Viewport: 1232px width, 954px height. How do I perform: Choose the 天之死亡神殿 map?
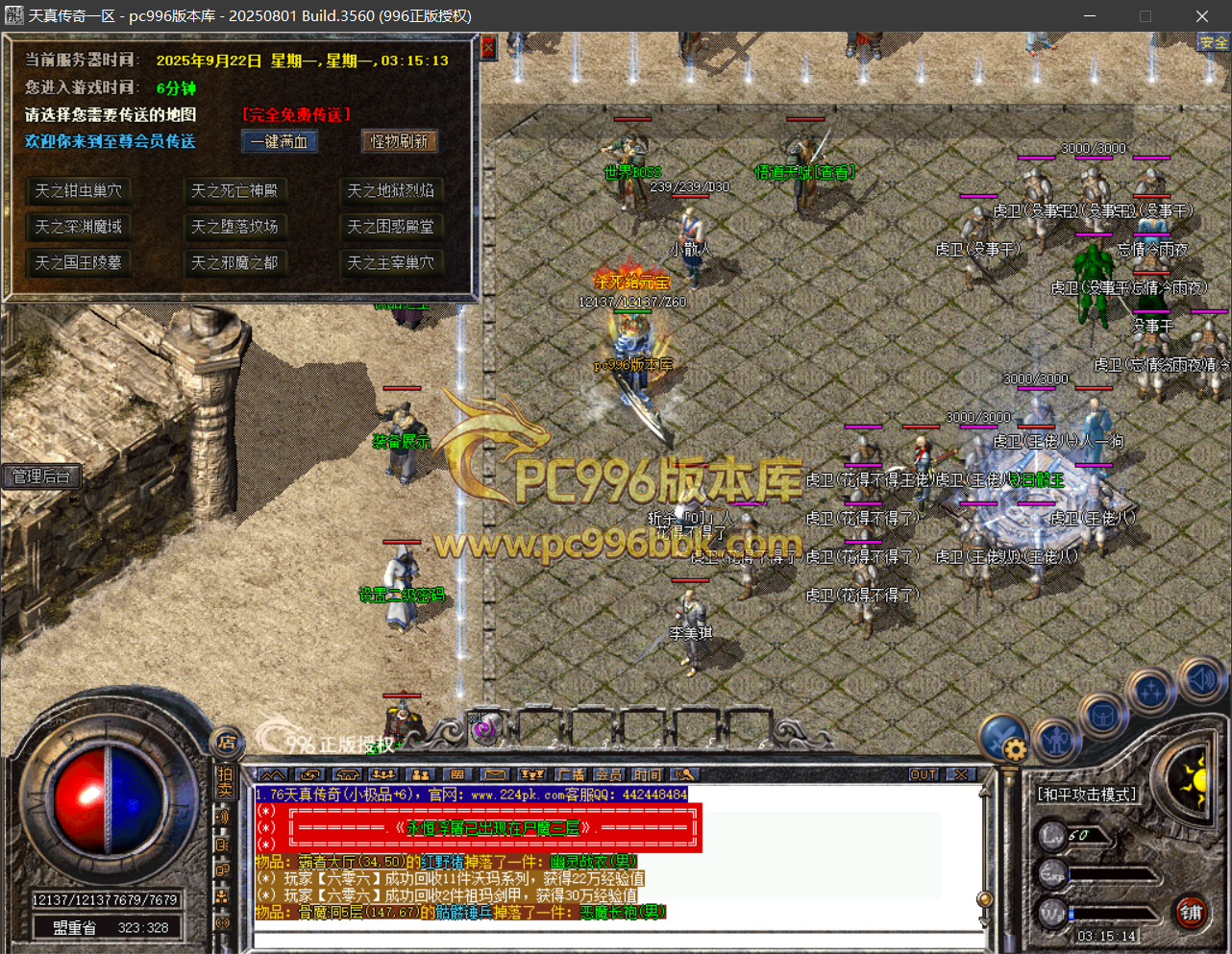click(234, 190)
